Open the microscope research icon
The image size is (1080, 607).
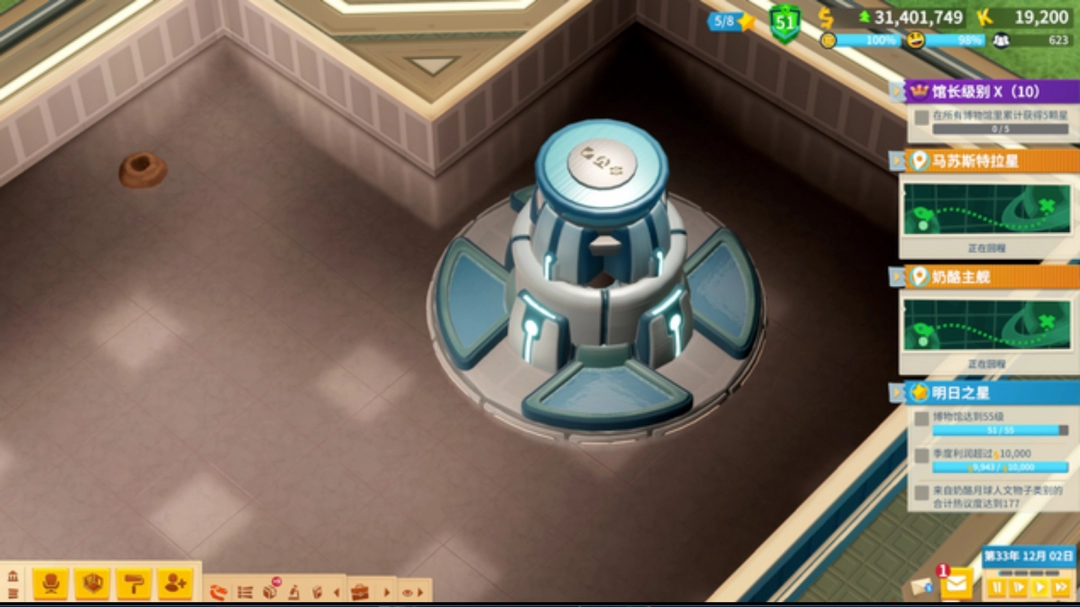click(x=295, y=592)
